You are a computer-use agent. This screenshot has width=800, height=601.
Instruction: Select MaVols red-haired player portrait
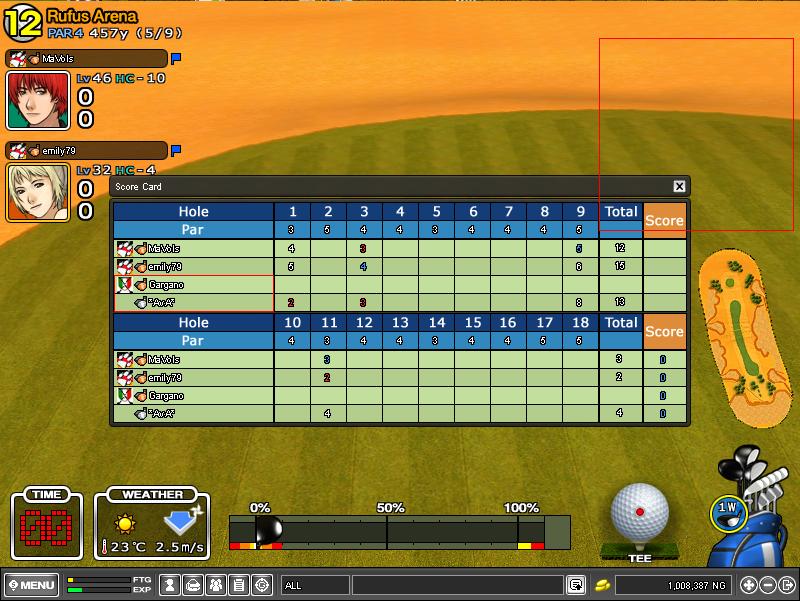point(38,100)
